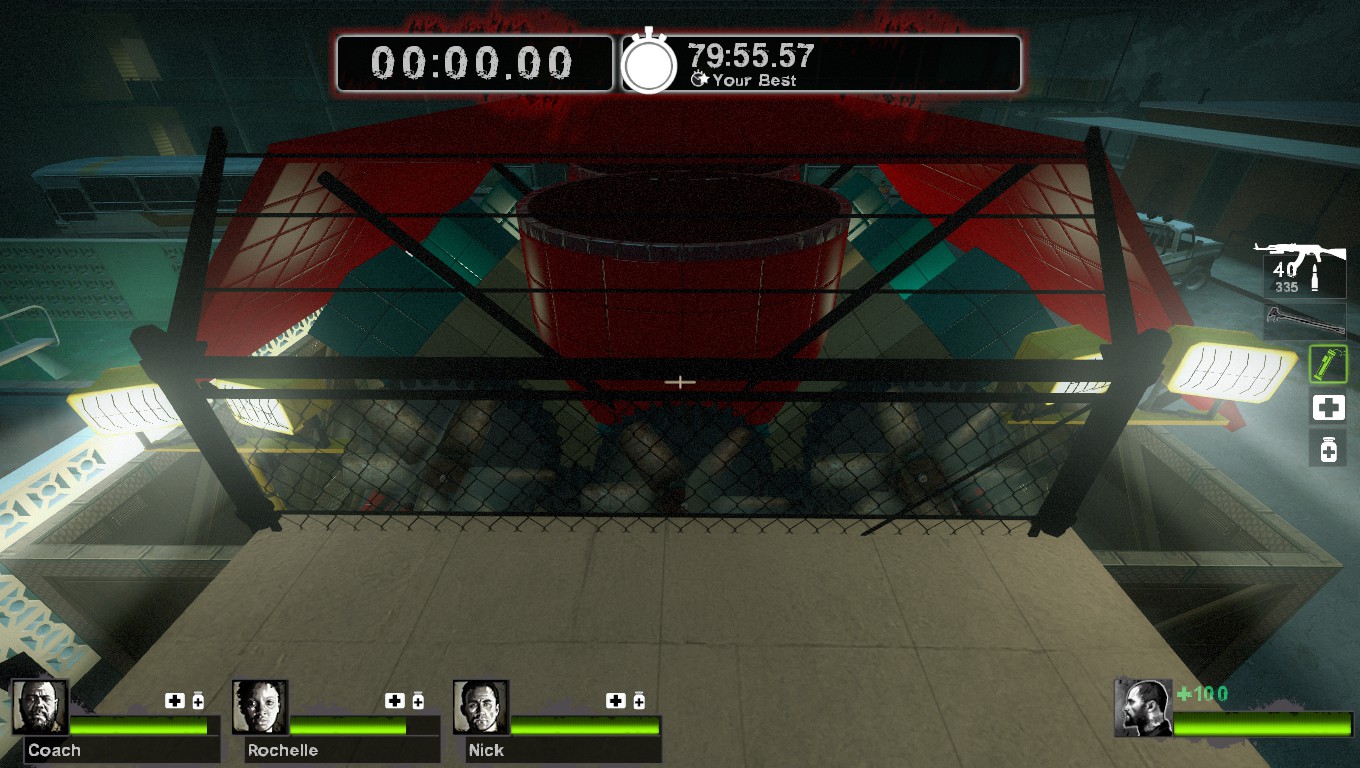The width and height of the screenshot is (1360, 768).
Task: Click Coach's teammate portrait
Action: (40, 707)
